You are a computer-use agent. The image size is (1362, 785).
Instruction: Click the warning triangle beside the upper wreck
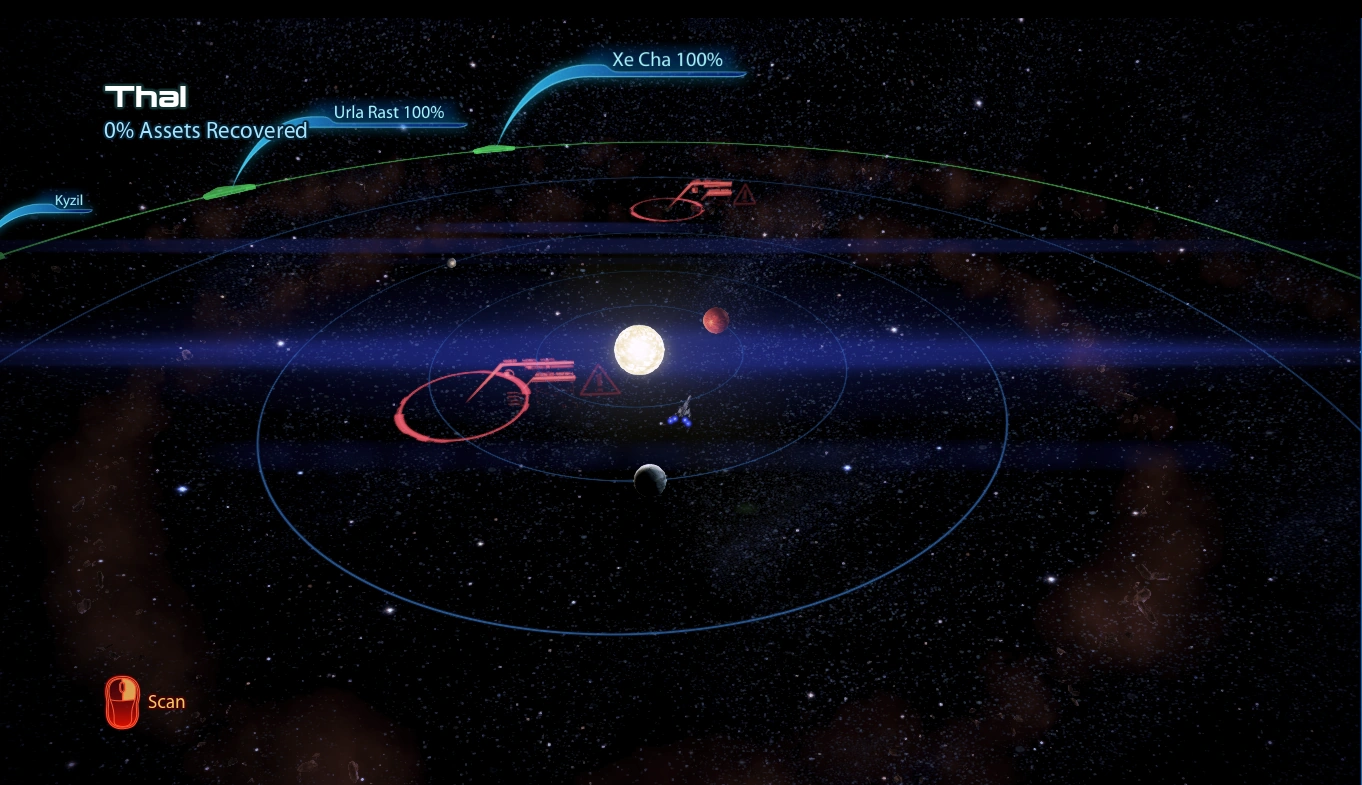744,197
